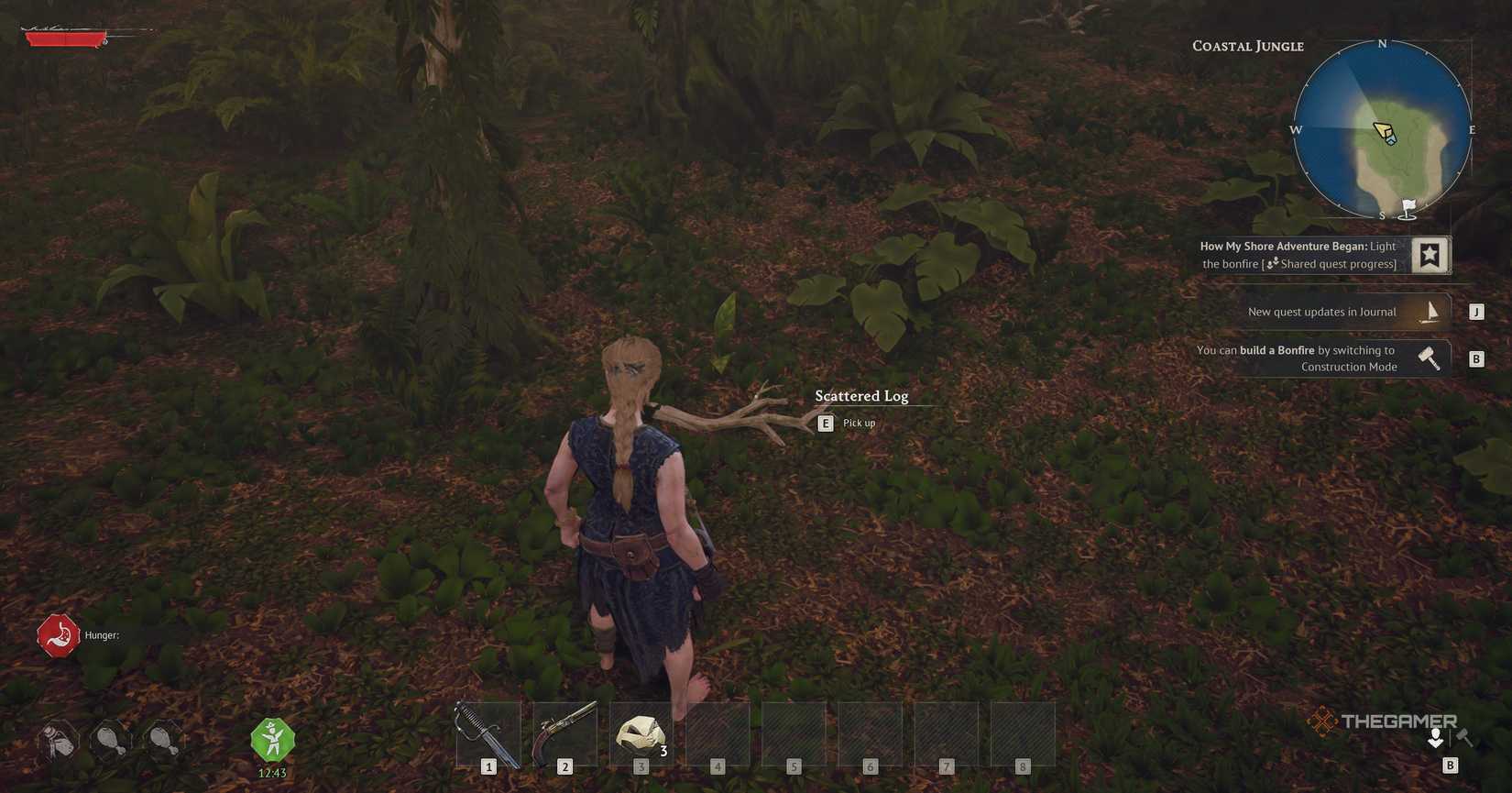Click the B Construction Mode key prompt
The width and height of the screenshot is (1512, 793).
tap(1477, 358)
